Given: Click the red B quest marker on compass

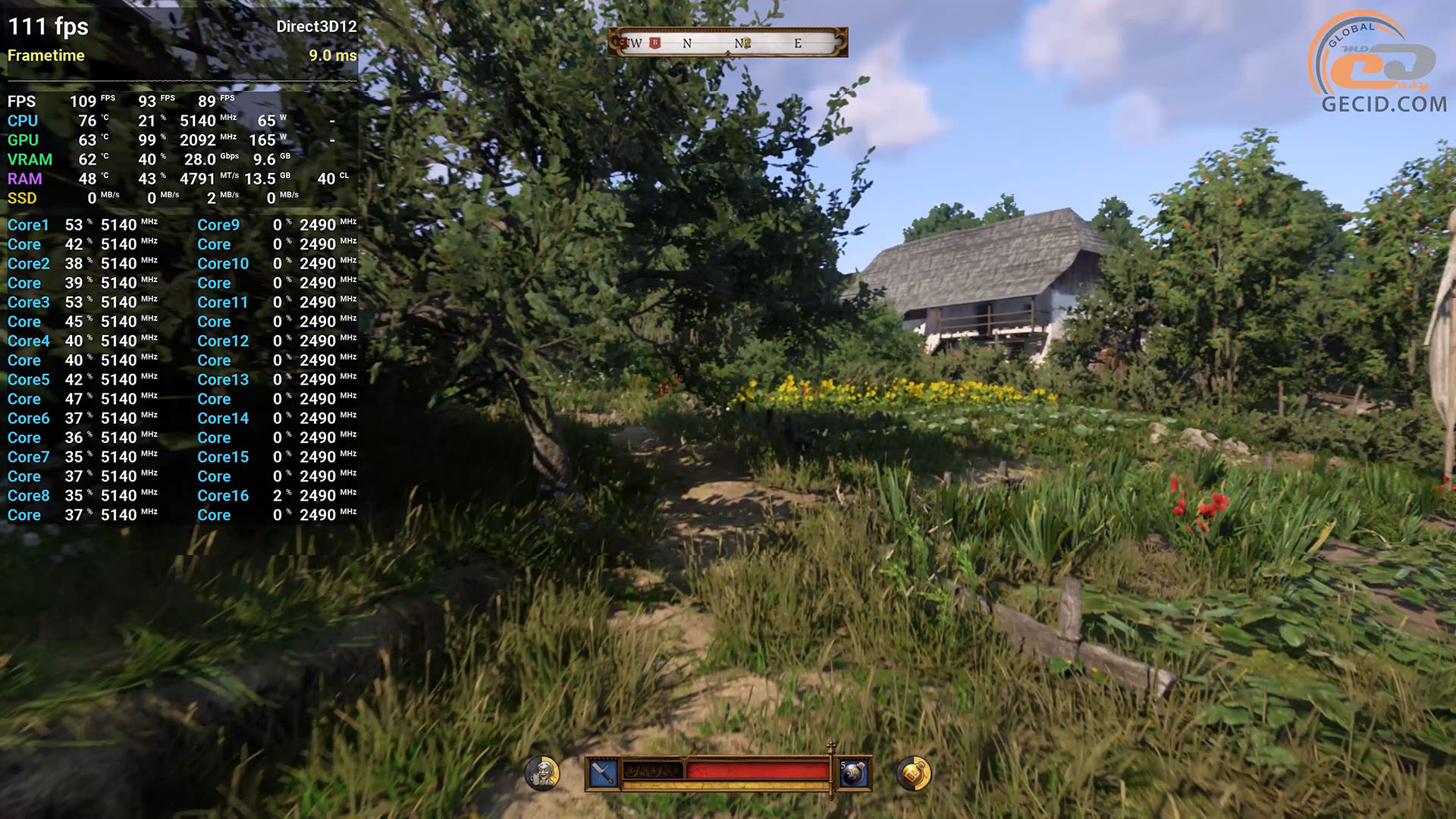Looking at the screenshot, I should (655, 43).
